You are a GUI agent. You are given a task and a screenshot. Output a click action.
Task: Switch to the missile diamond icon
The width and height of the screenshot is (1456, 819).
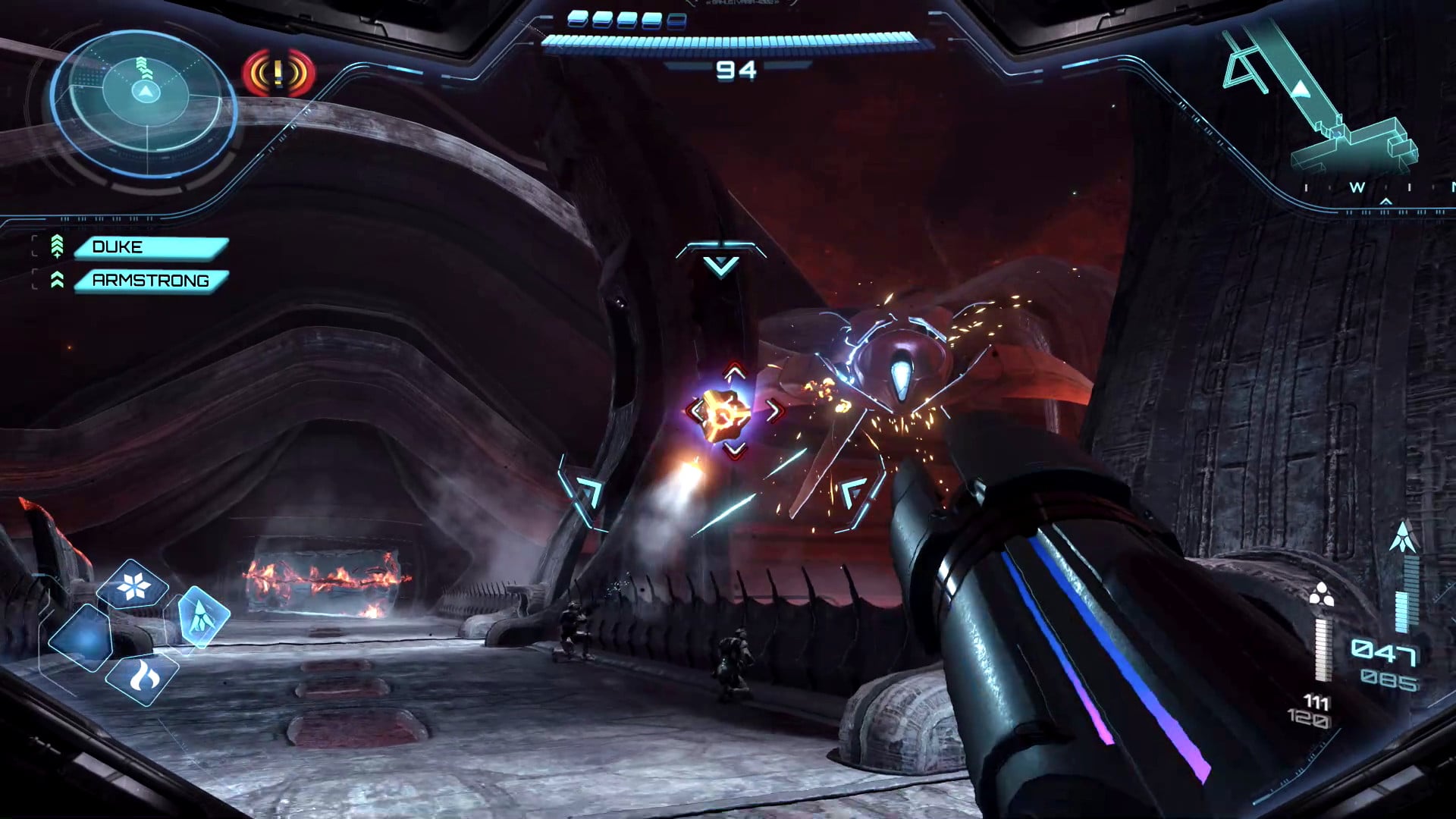pos(202,615)
